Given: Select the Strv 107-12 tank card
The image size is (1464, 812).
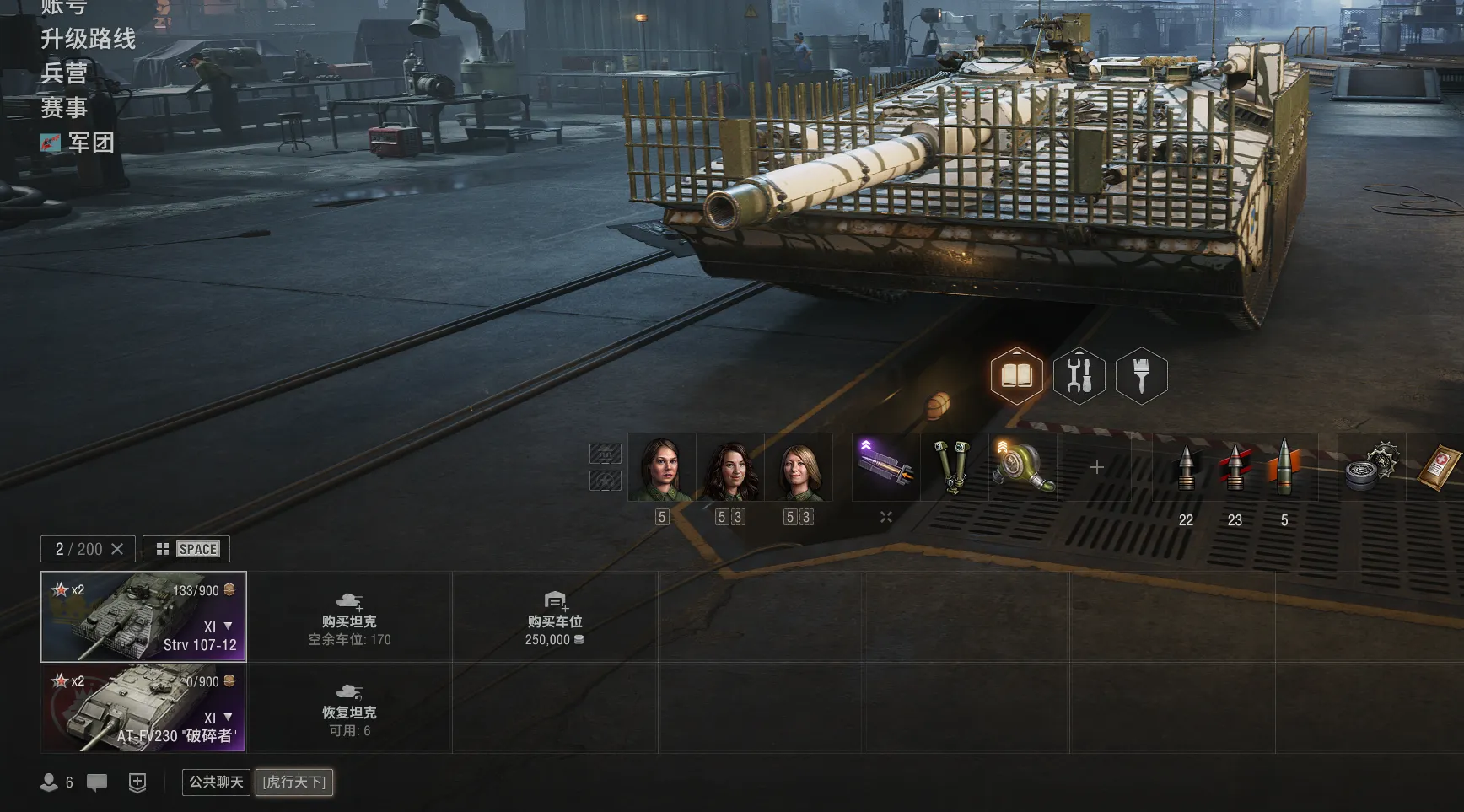Looking at the screenshot, I should point(143,616).
